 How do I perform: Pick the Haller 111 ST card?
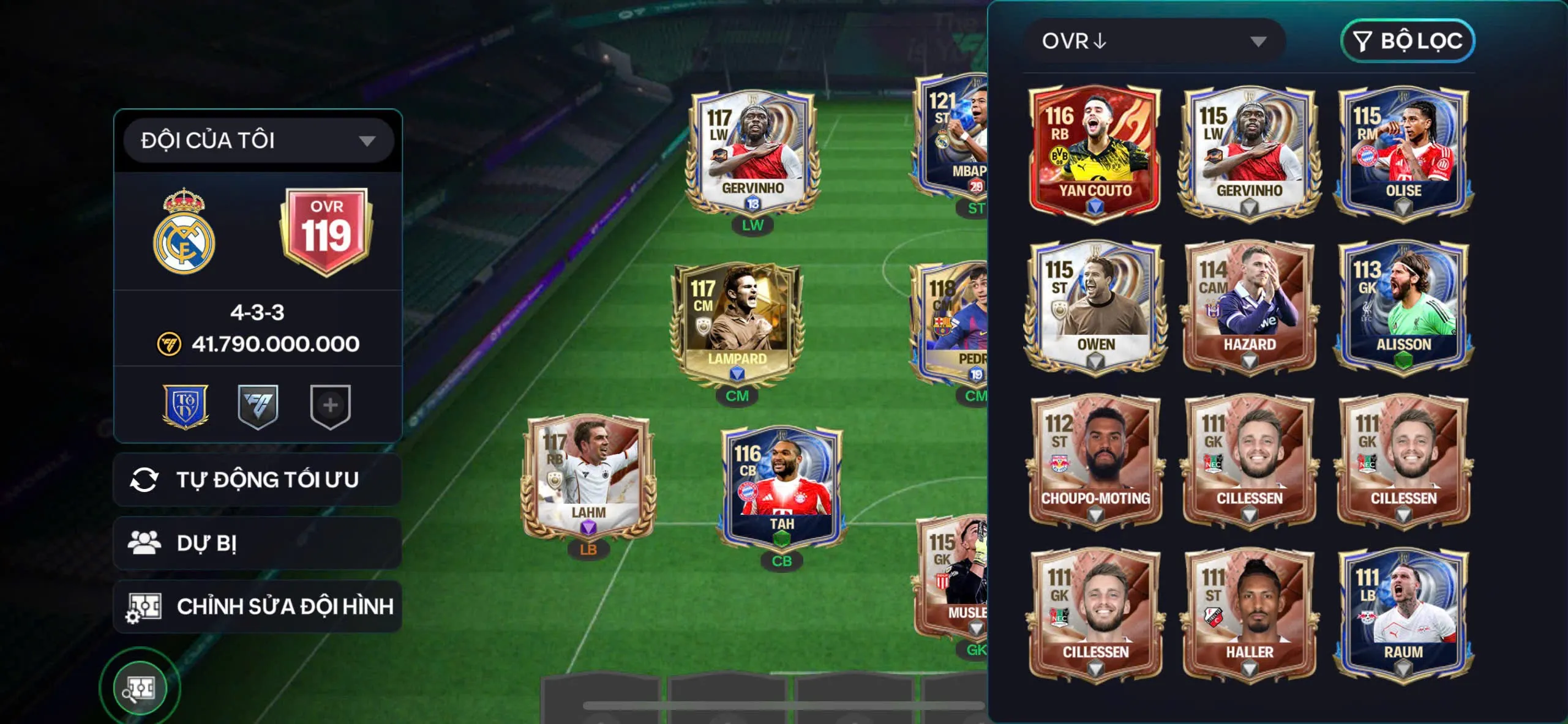click(x=1249, y=614)
